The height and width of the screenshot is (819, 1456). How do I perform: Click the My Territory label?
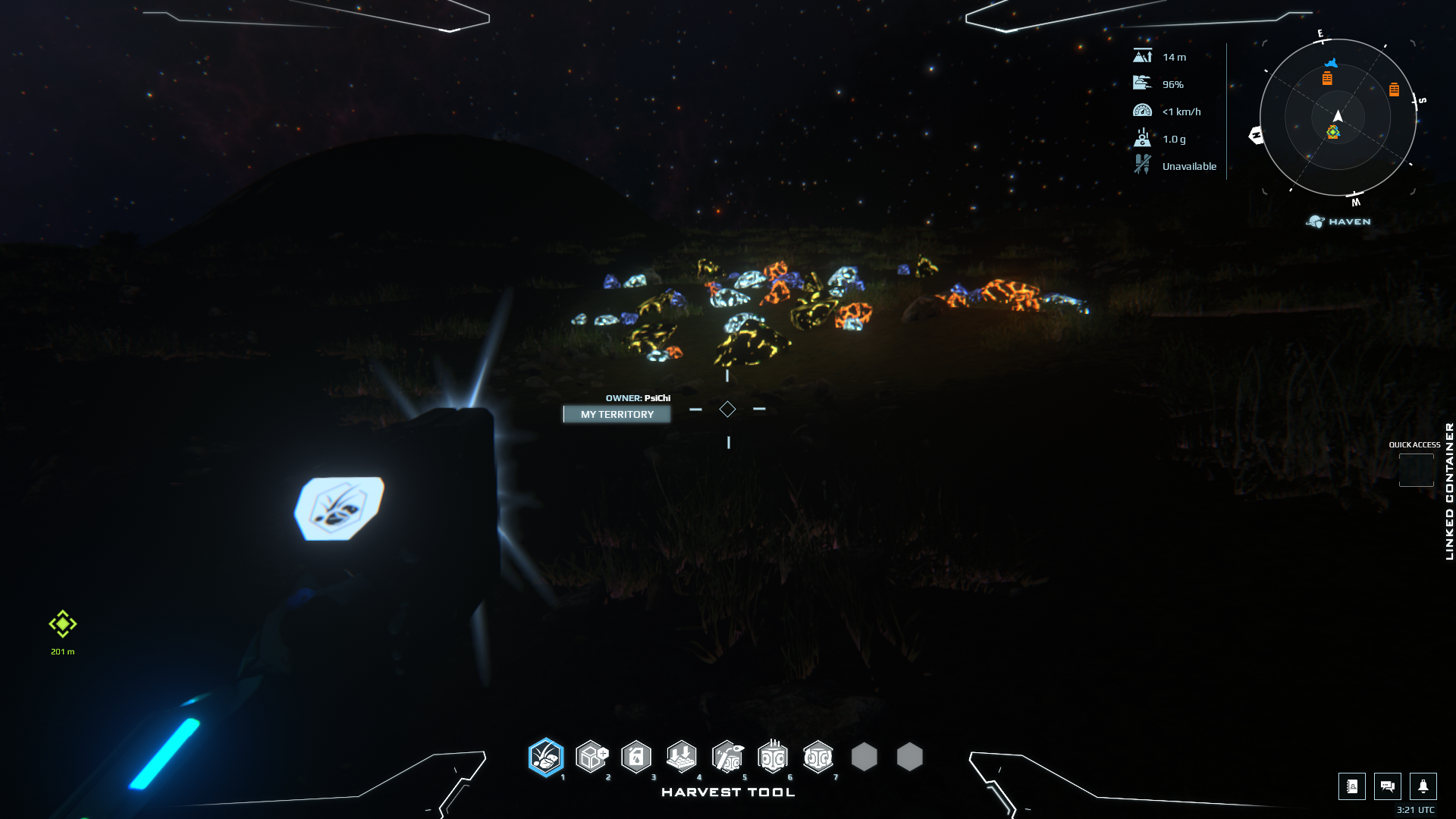(x=617, y=414)
